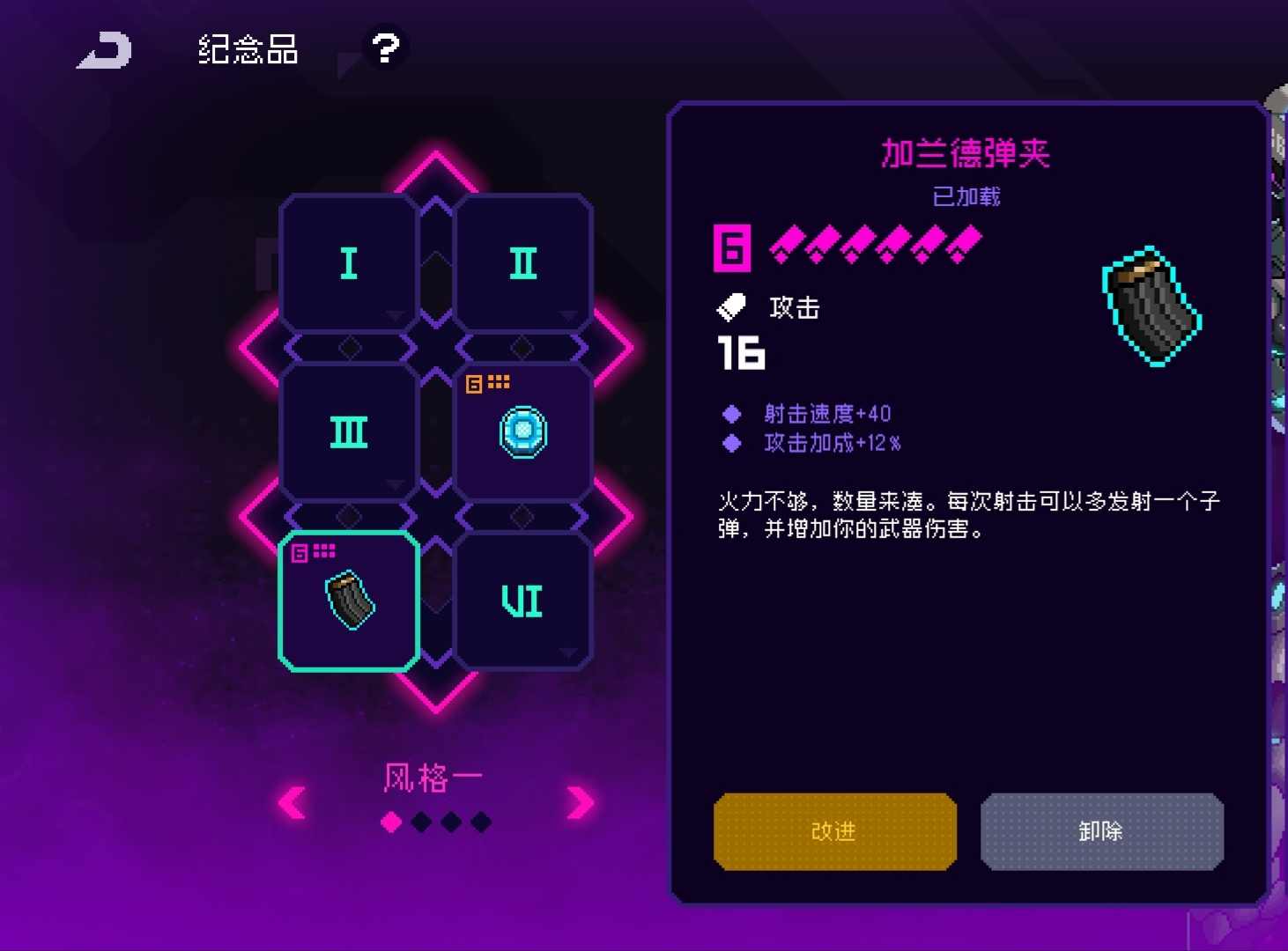Click the bullet attack icon beside 攻击
Image resolution: width=1288 pixels, height=951 pixels.
[730, 306]
